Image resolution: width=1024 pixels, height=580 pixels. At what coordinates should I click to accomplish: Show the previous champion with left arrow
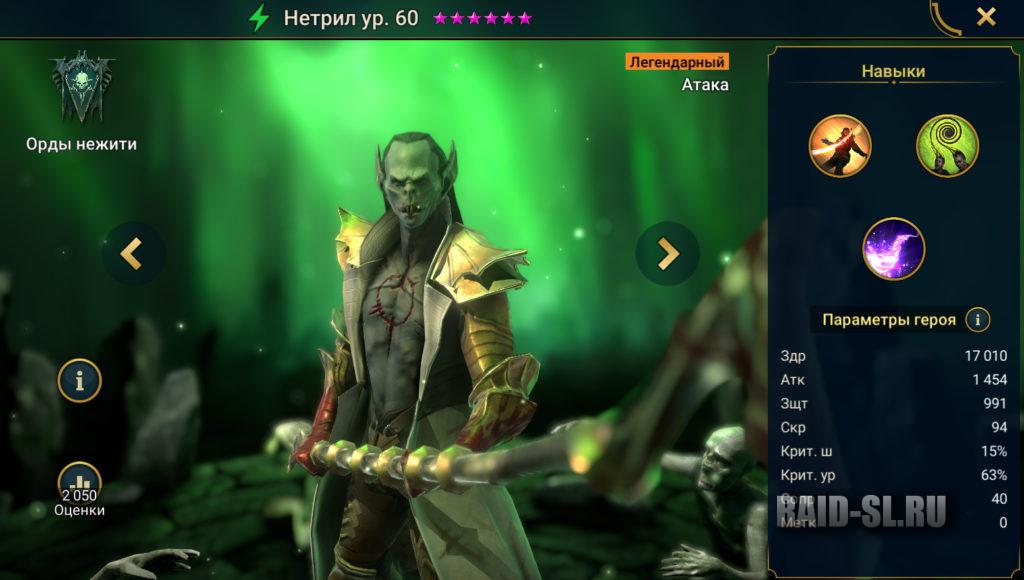(x=132, y=254)
